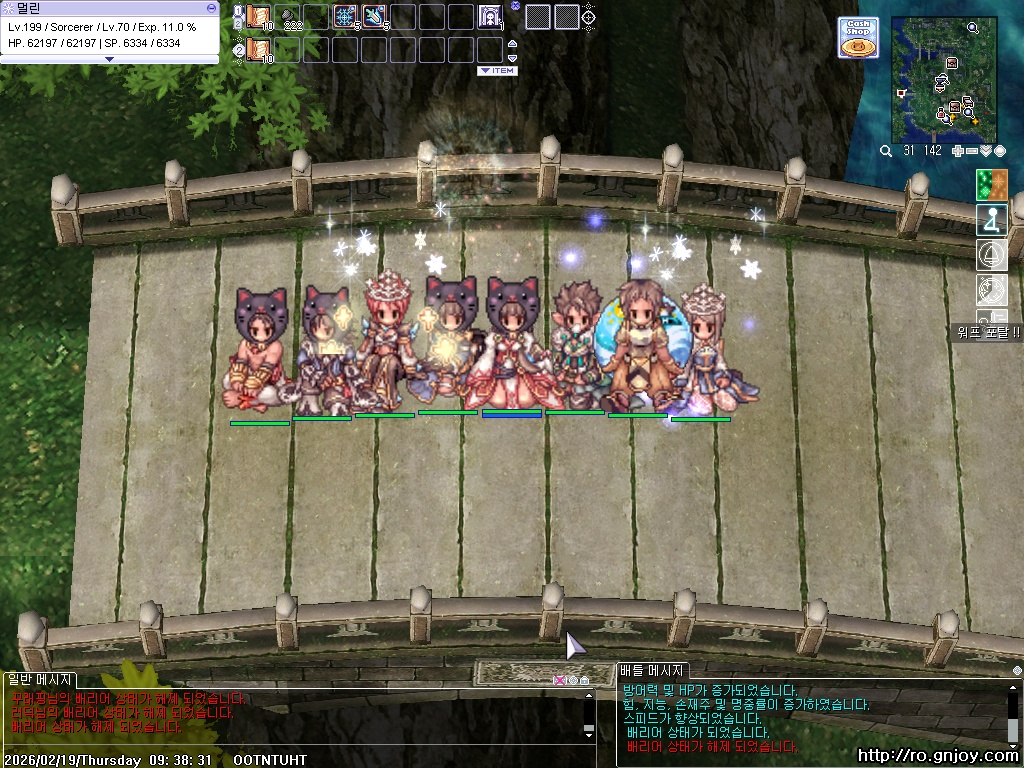Viewport: 1024px width, 768px height.
Task: Zoom out the minimap with minus button
Action: click(972, 151)
